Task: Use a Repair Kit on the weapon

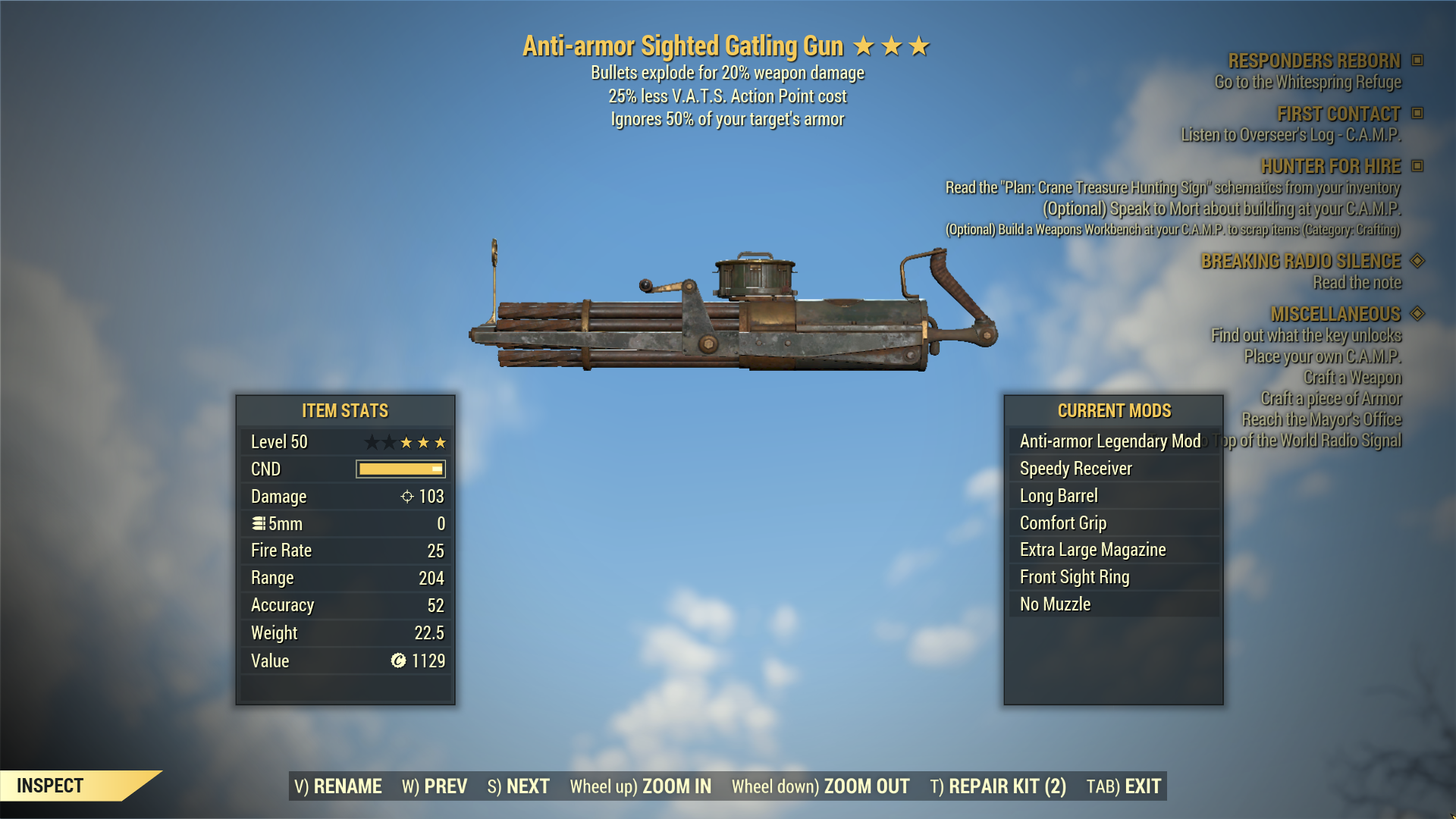Action: [998, 786]
